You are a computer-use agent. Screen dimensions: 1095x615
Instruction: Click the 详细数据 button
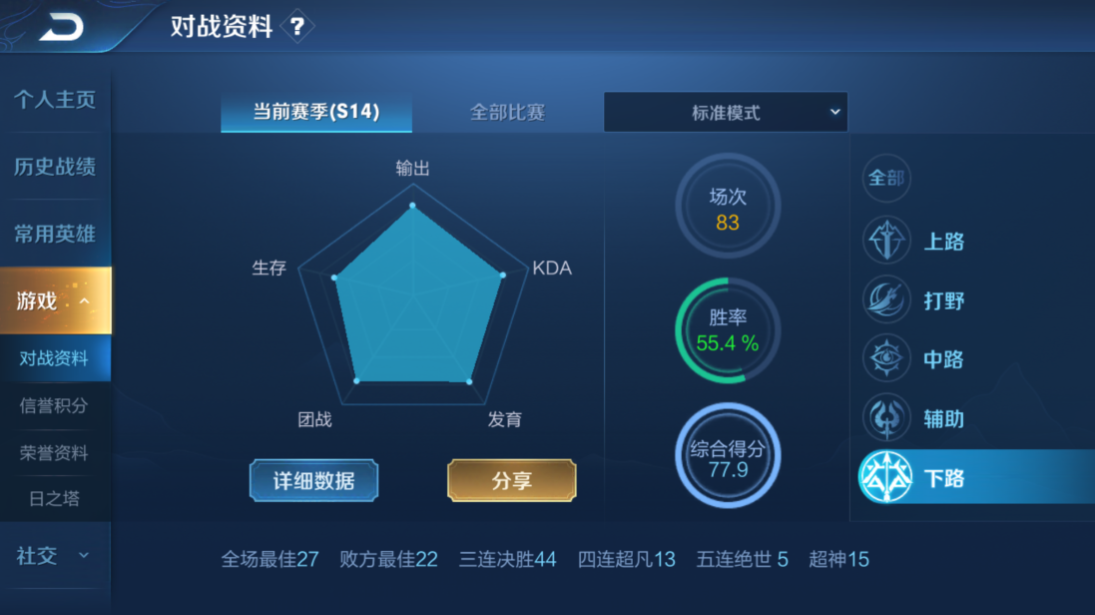314,481
